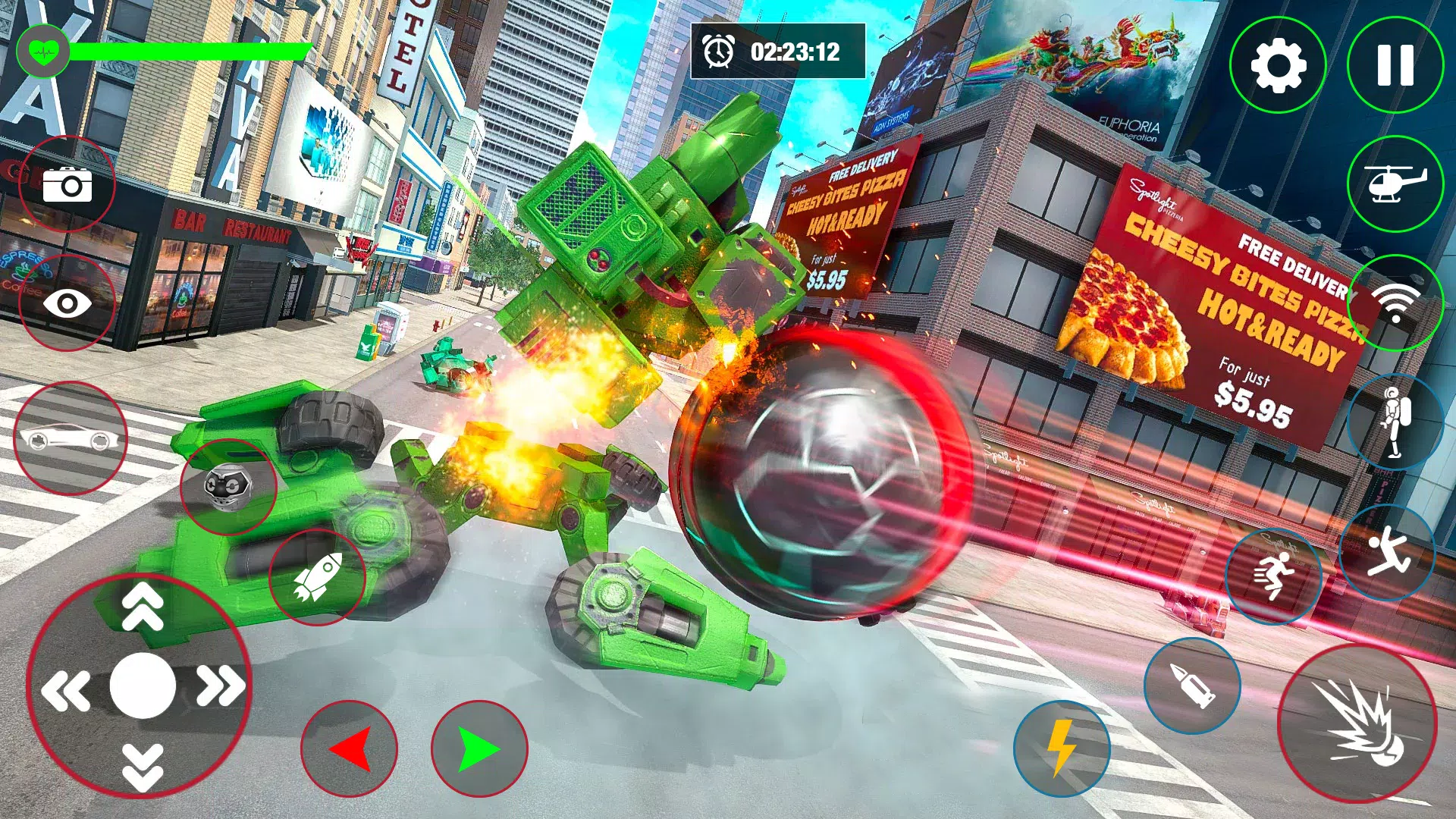Image resolution: width=1456 pixels, height=819 pixels.
Task: Hit the punch explosion attack button
Action: [x=1357, y=723]
